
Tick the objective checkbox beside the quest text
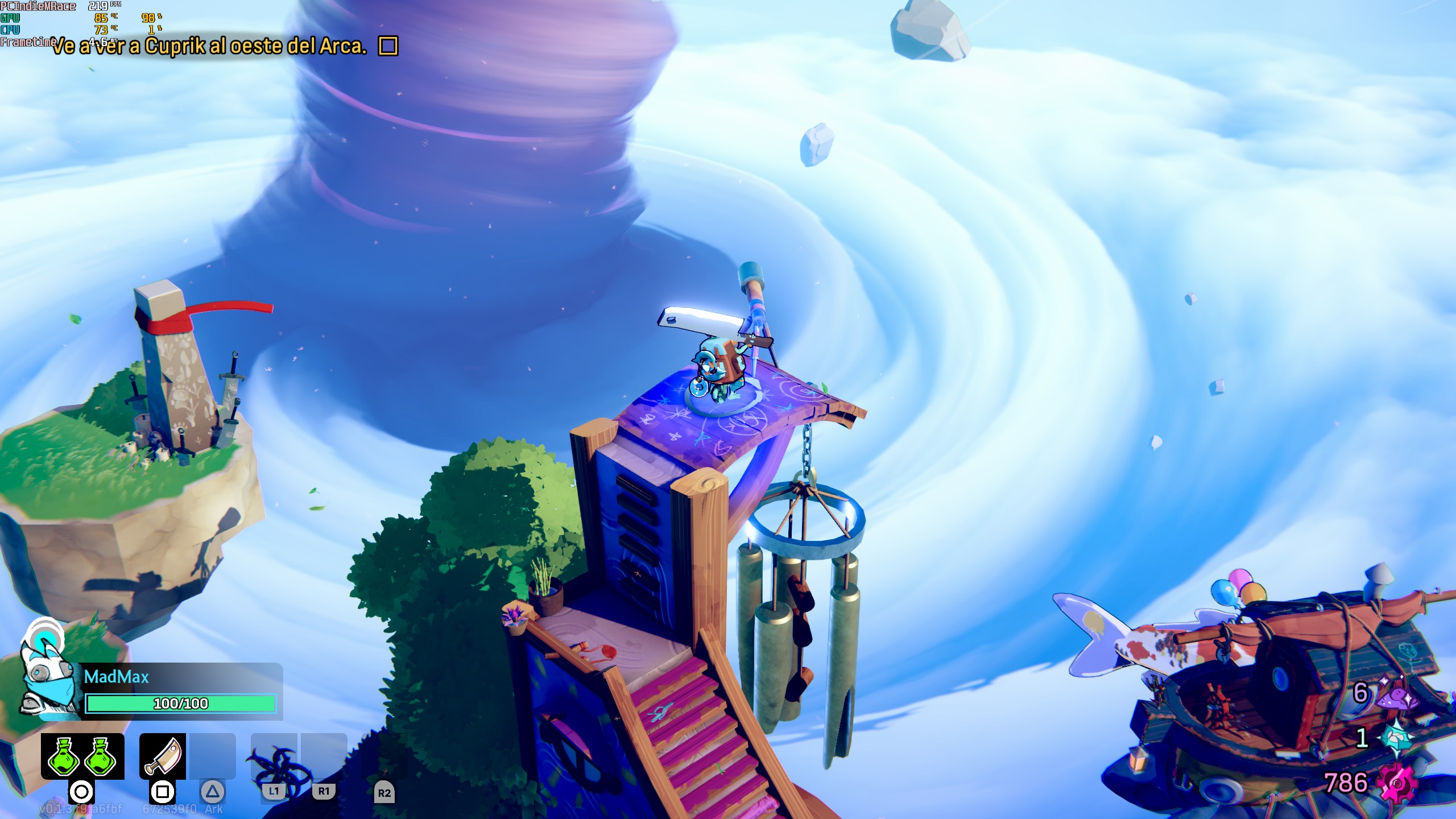(388, 45)
